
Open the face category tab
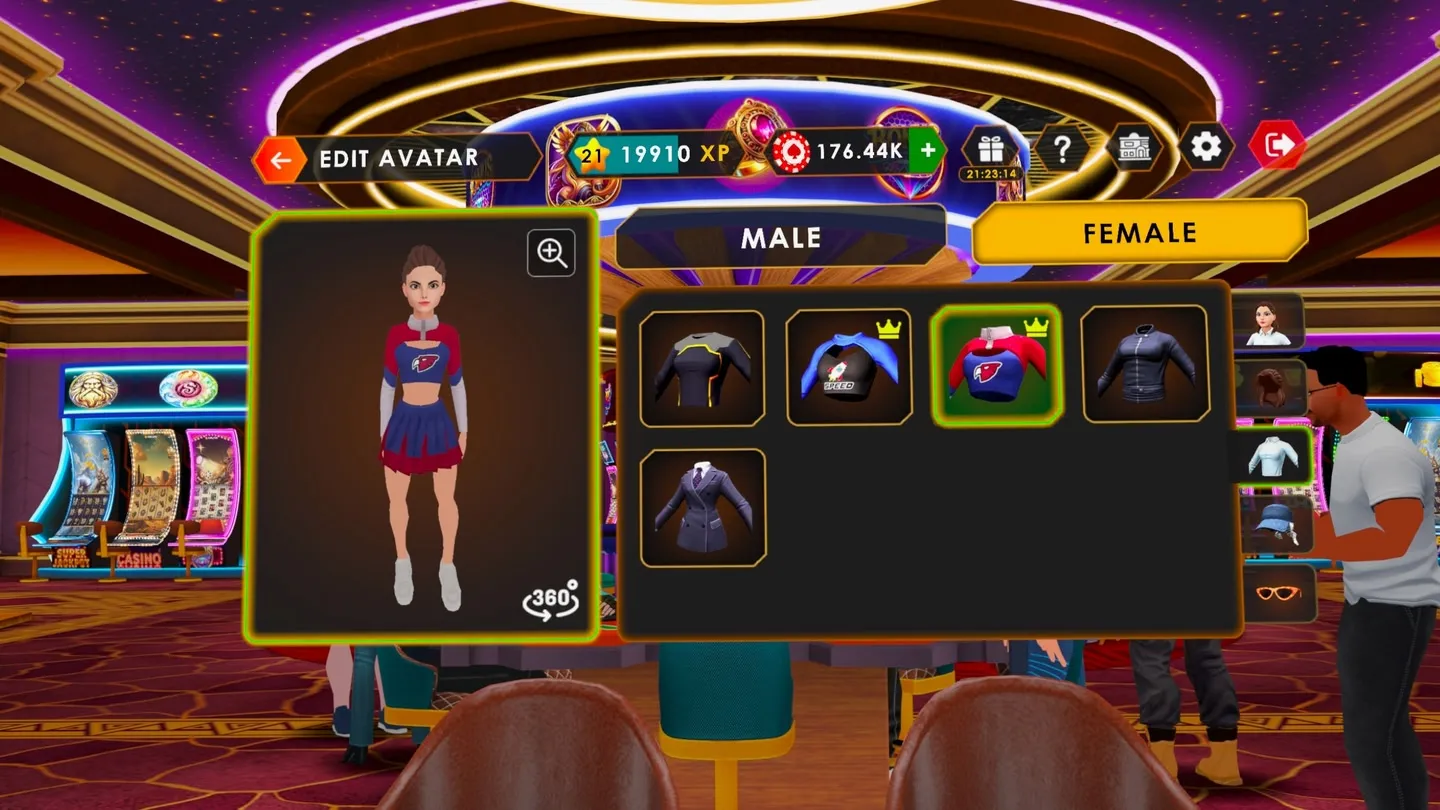[1269, 321]
